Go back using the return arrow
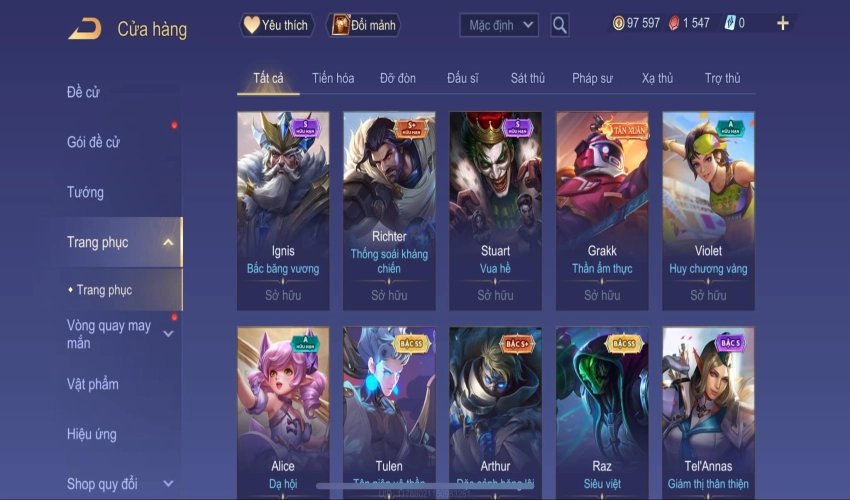This screenshot has width=850, height=500. point(84,28)
